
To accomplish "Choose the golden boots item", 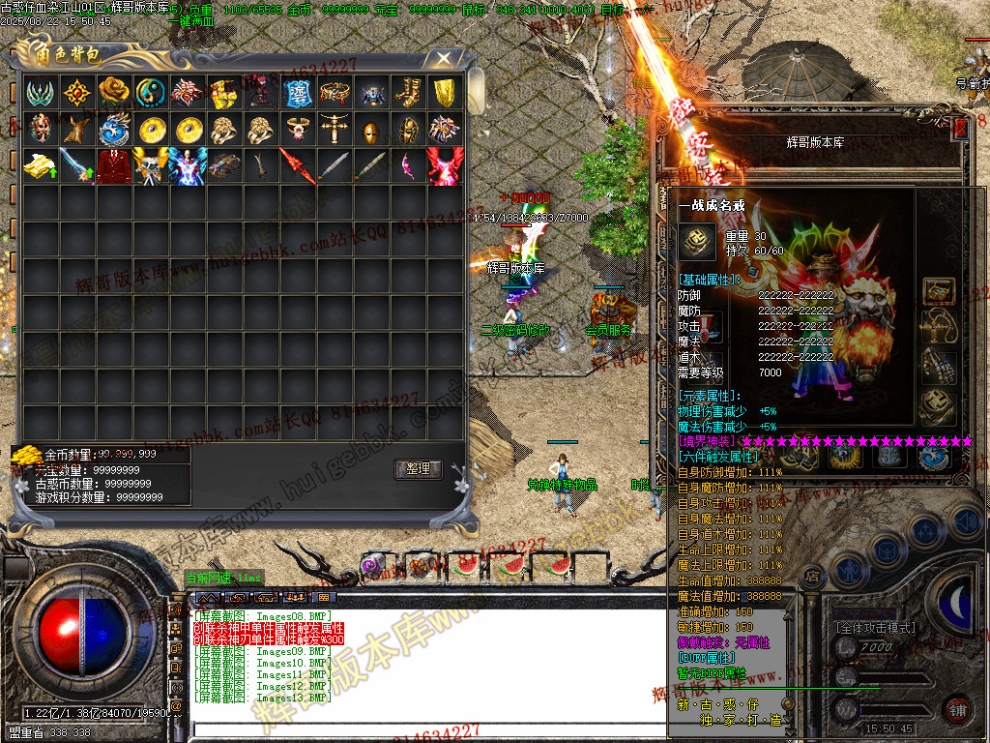I will click(408, 93).
